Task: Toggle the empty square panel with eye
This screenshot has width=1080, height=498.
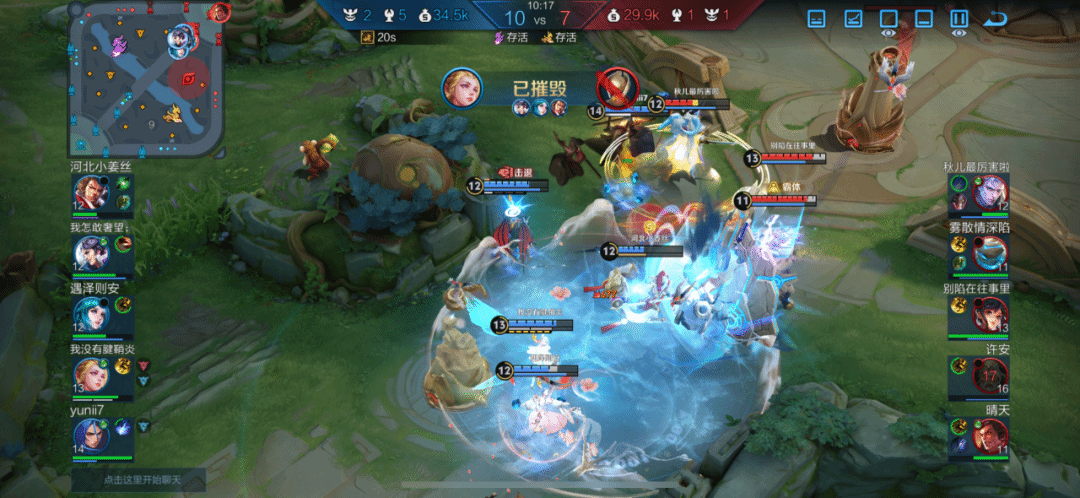Action: 888,19
